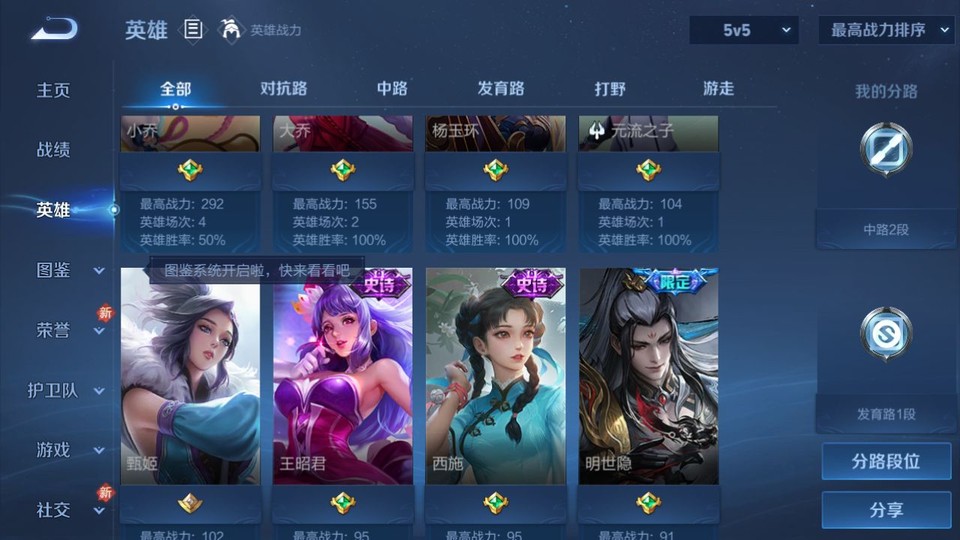Select the 王昭君 hero card
The image size is (960, 540).
point(343,376)
